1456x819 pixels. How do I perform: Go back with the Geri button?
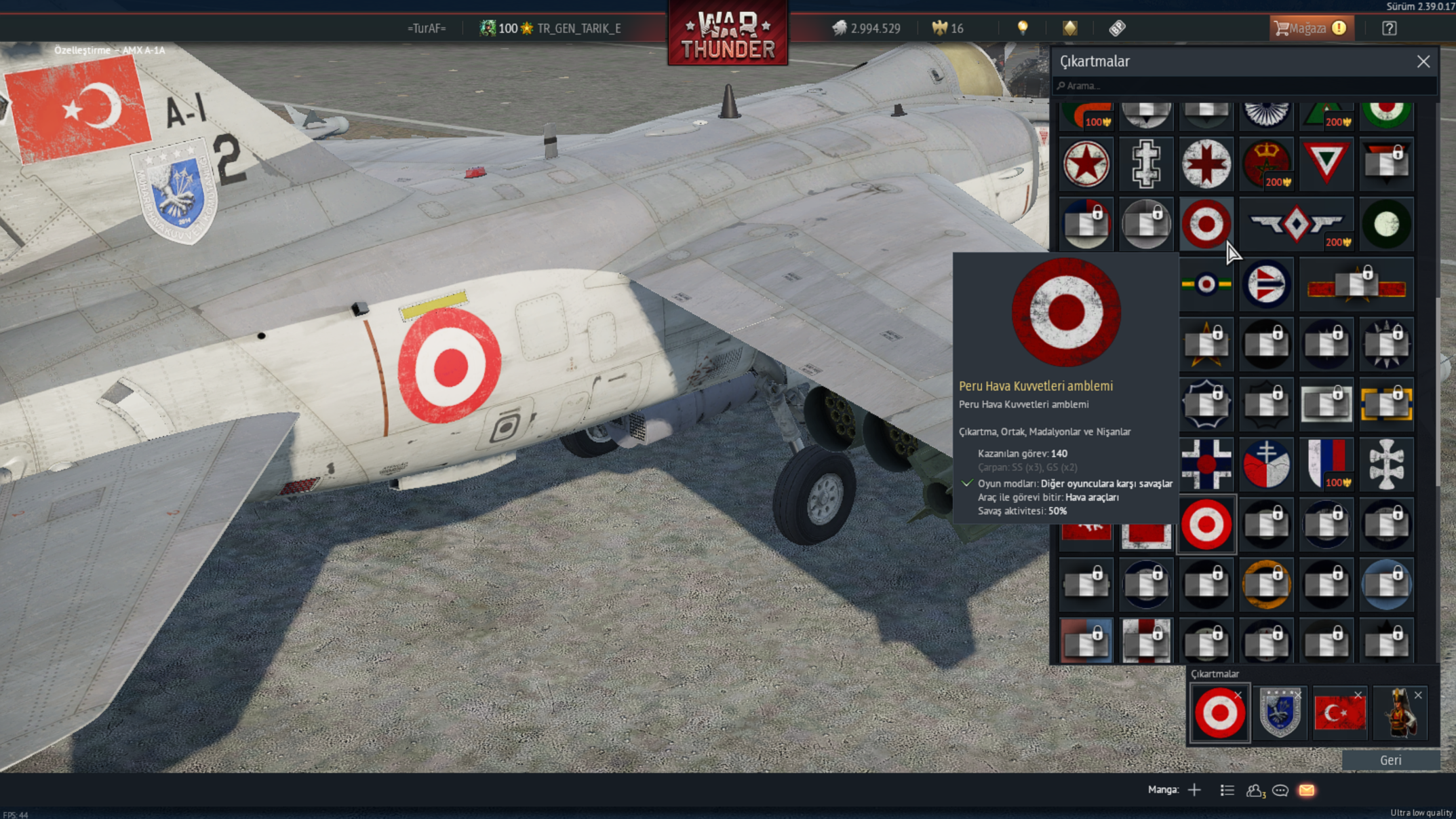point(1390,760)
